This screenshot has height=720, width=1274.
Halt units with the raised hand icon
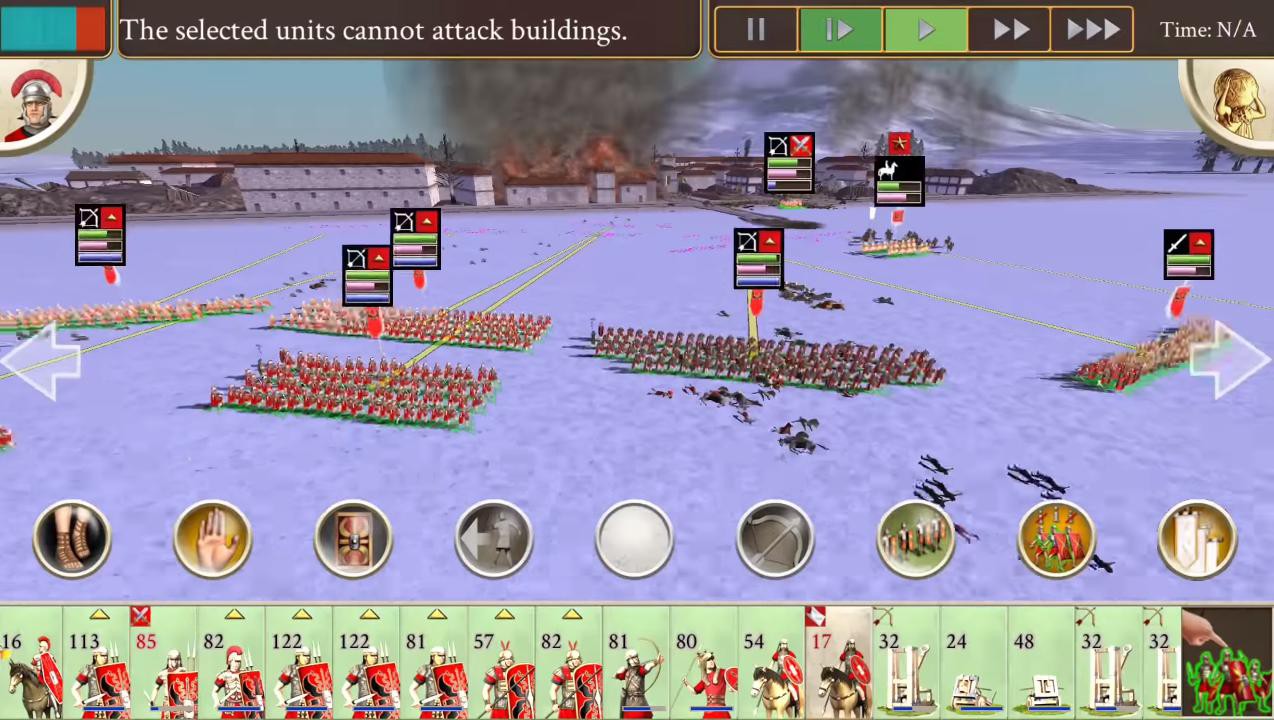click(212, 540)
